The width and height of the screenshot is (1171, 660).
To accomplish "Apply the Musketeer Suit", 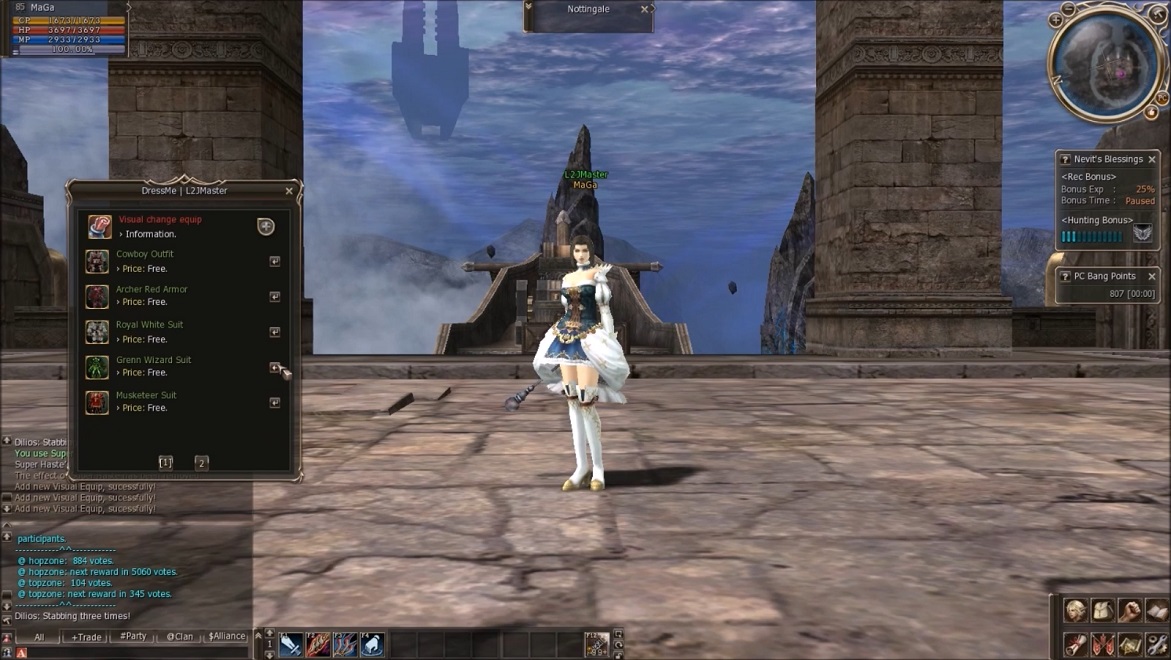I will tap(274, 403).
